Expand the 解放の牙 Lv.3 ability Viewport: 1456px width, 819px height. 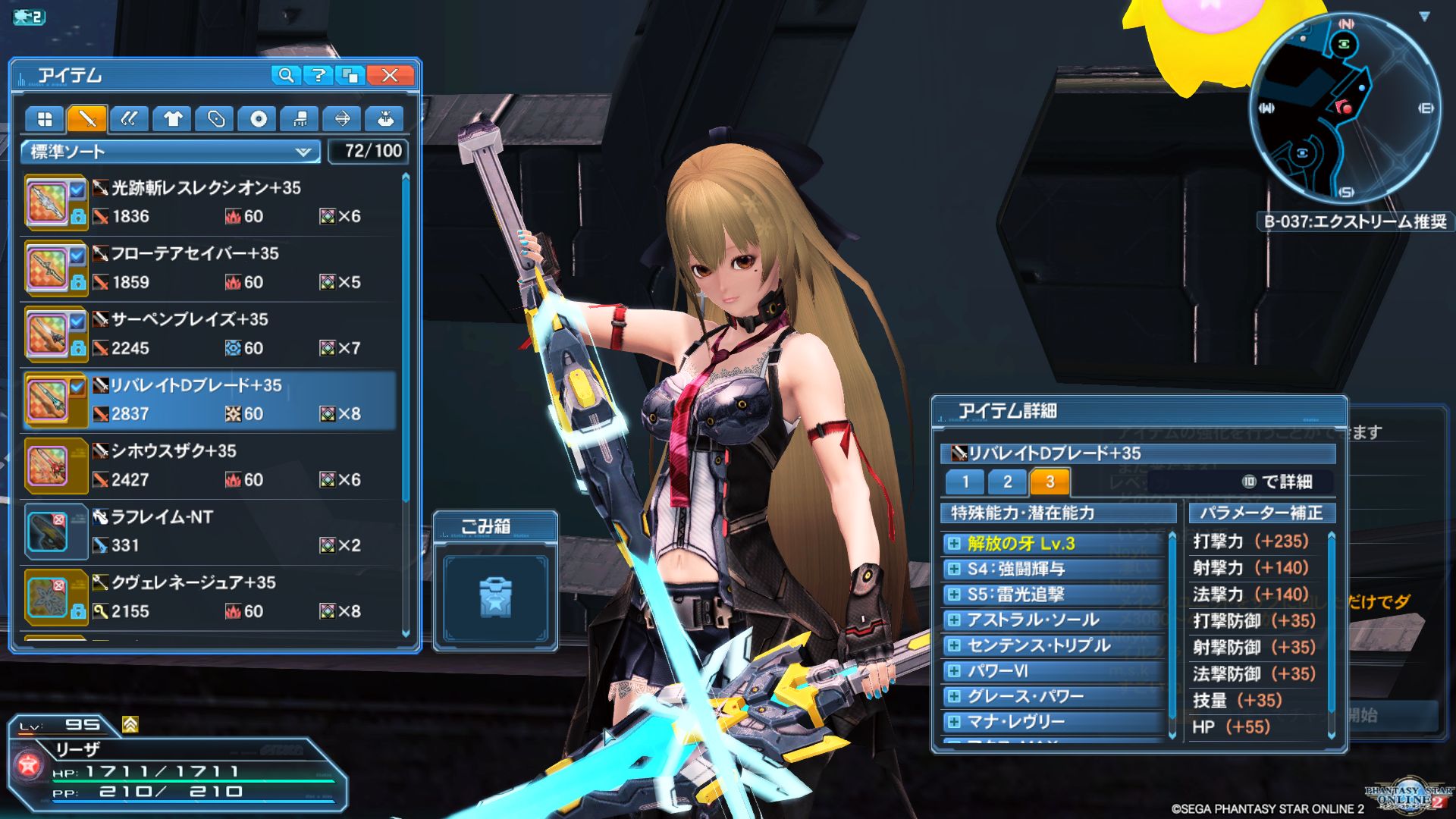954,543
